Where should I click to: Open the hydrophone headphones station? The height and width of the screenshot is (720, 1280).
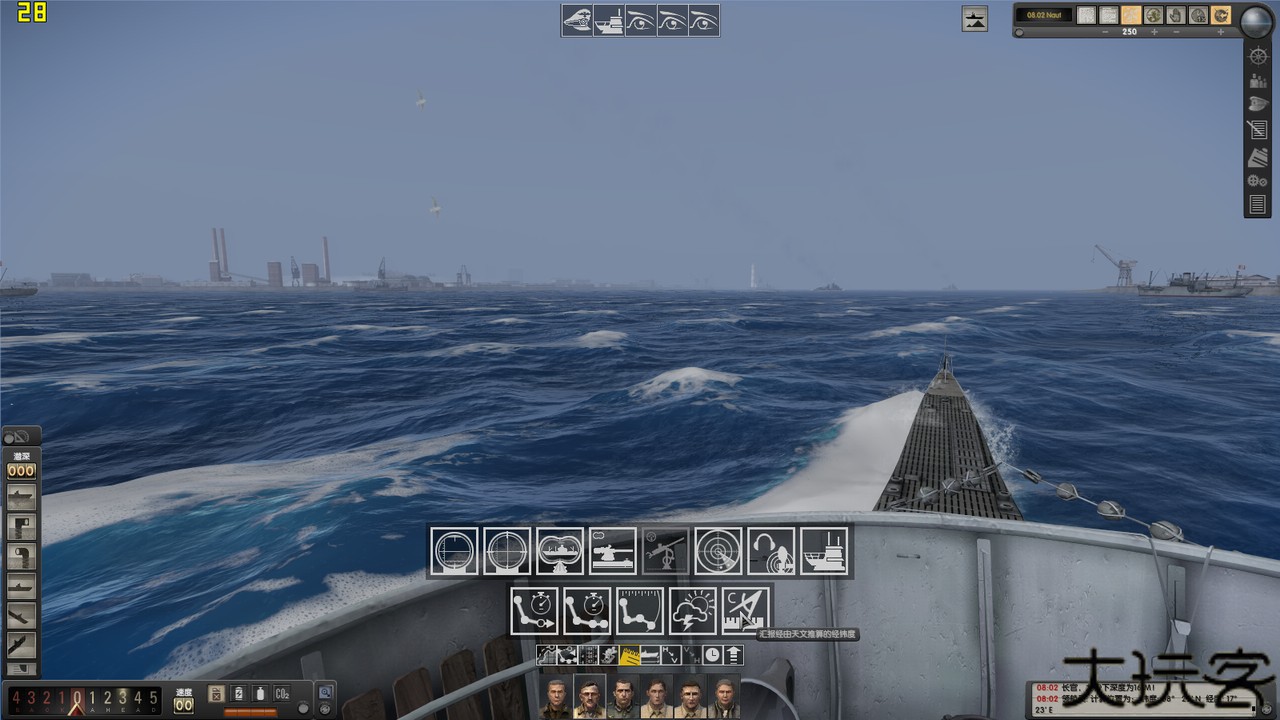point(772,551)
